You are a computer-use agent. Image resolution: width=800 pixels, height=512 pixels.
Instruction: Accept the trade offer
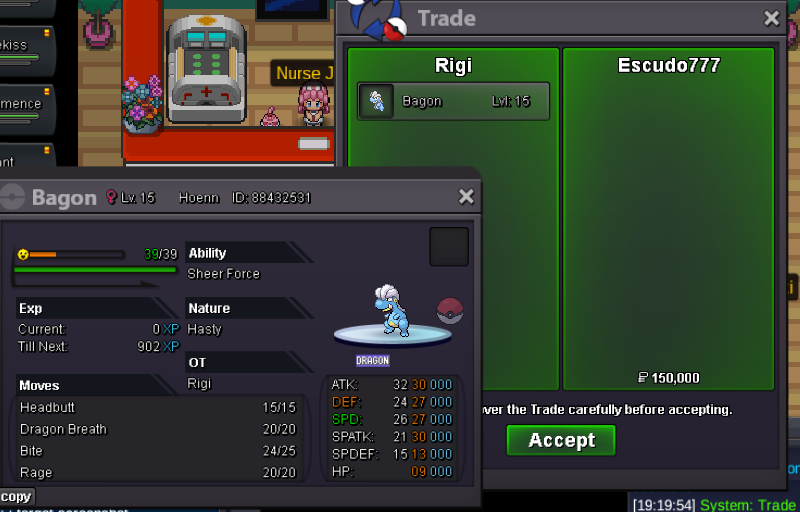tap(560, 440)
